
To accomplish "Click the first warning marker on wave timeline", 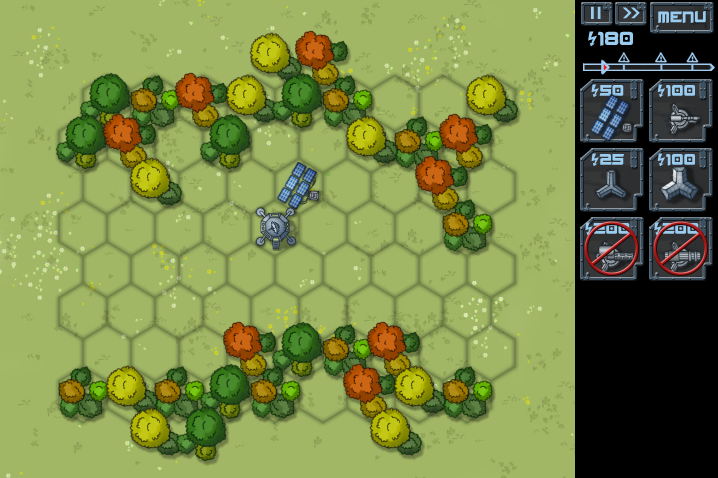I will click(624, 60).
